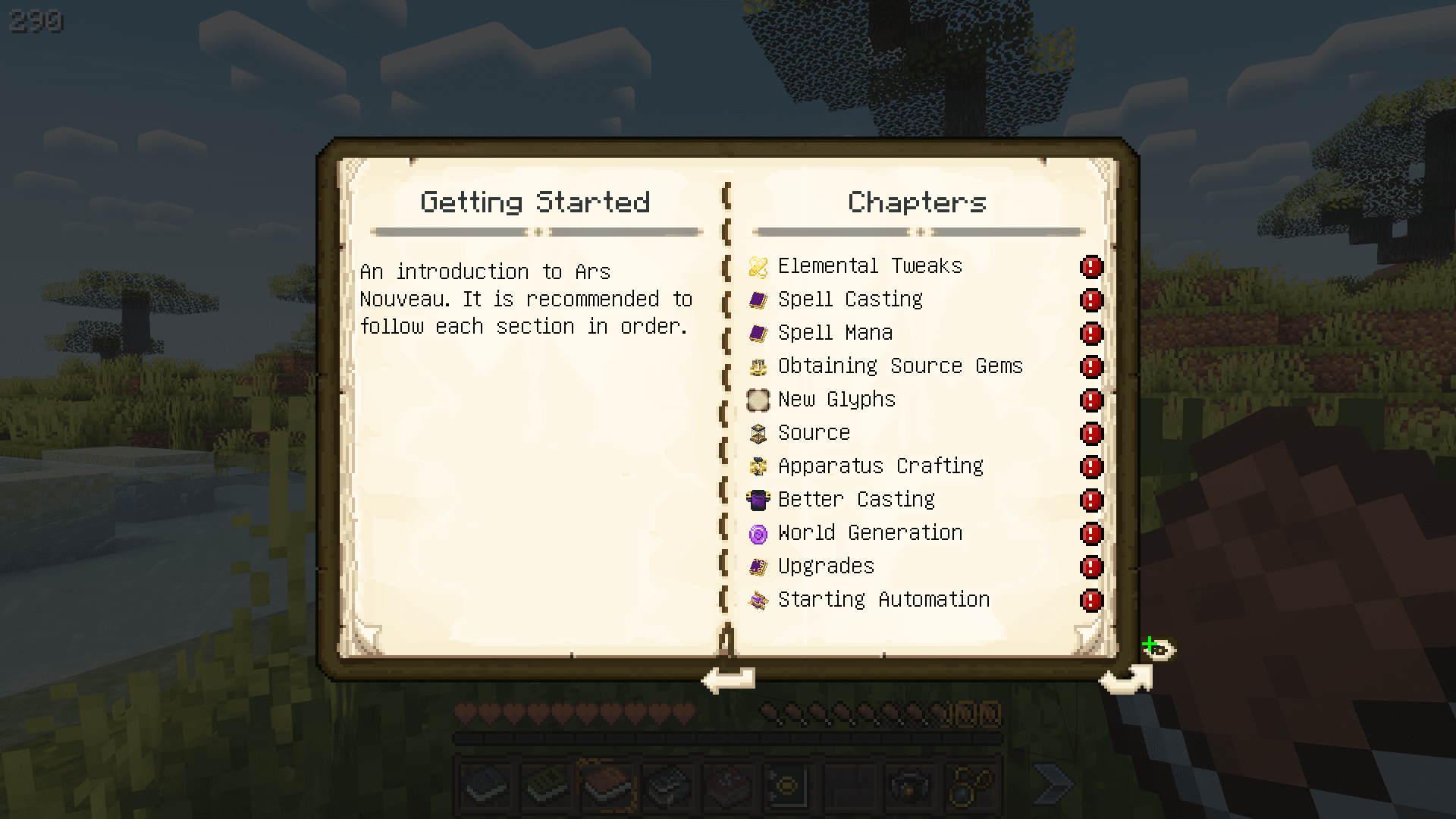Select the Starting Automation chapter link
This screenshot has height=819, width=1456.
click(883, 599)
